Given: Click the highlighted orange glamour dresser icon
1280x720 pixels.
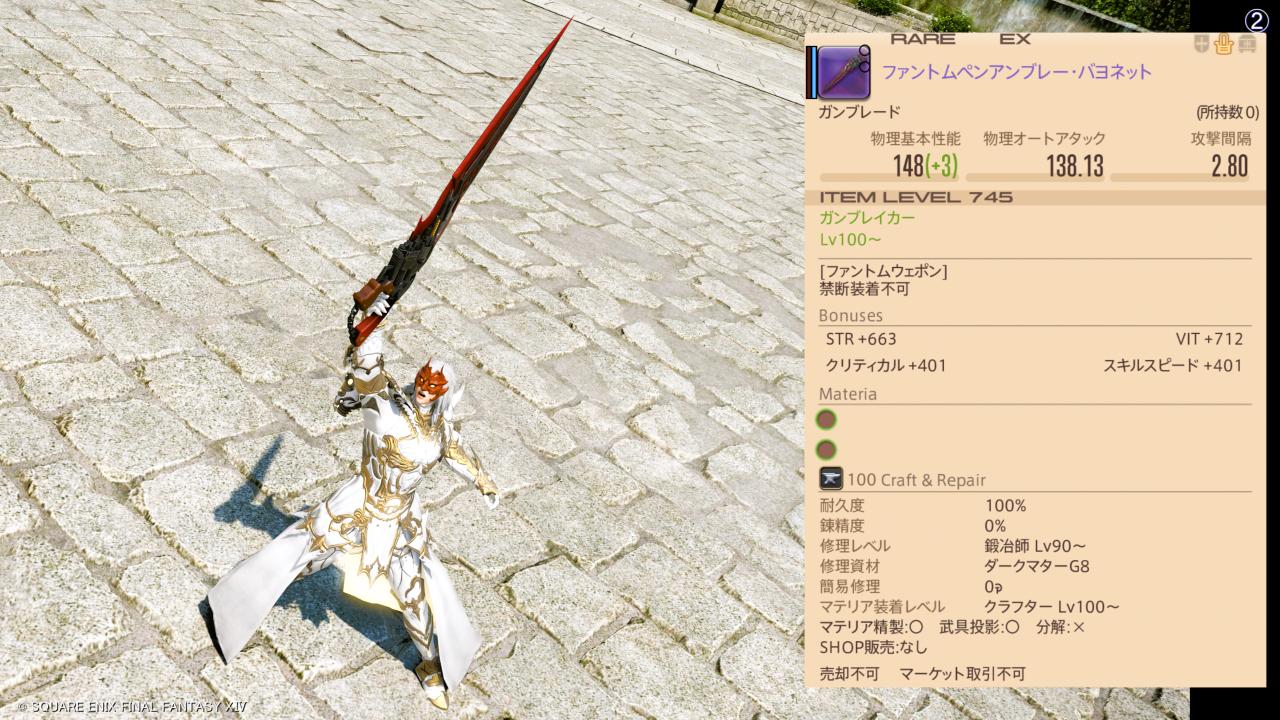Looking at the screenshot, I should [1223, 44].
